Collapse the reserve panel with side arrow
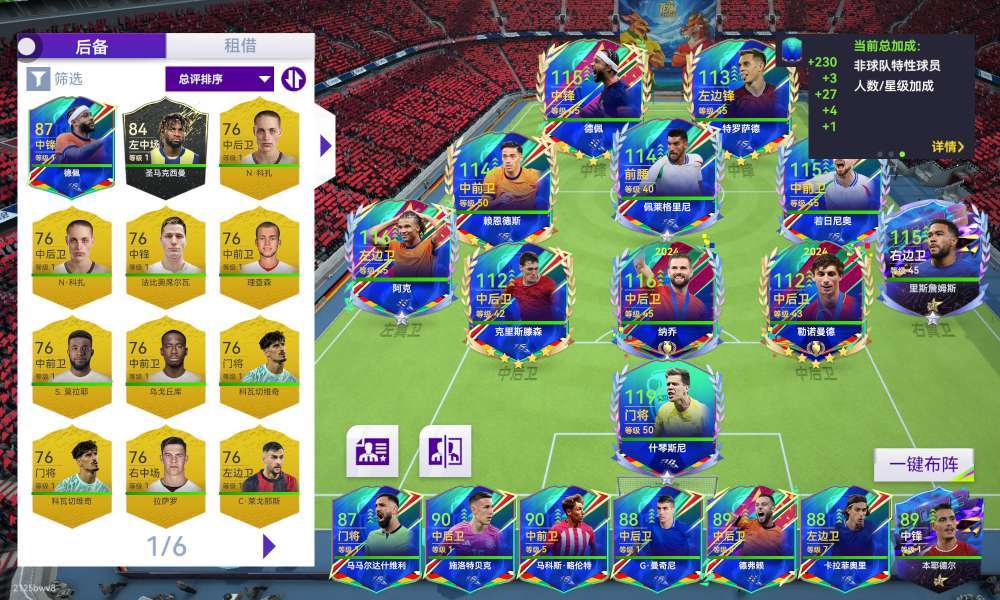1000x600 pixels. (x=325, y=146)
